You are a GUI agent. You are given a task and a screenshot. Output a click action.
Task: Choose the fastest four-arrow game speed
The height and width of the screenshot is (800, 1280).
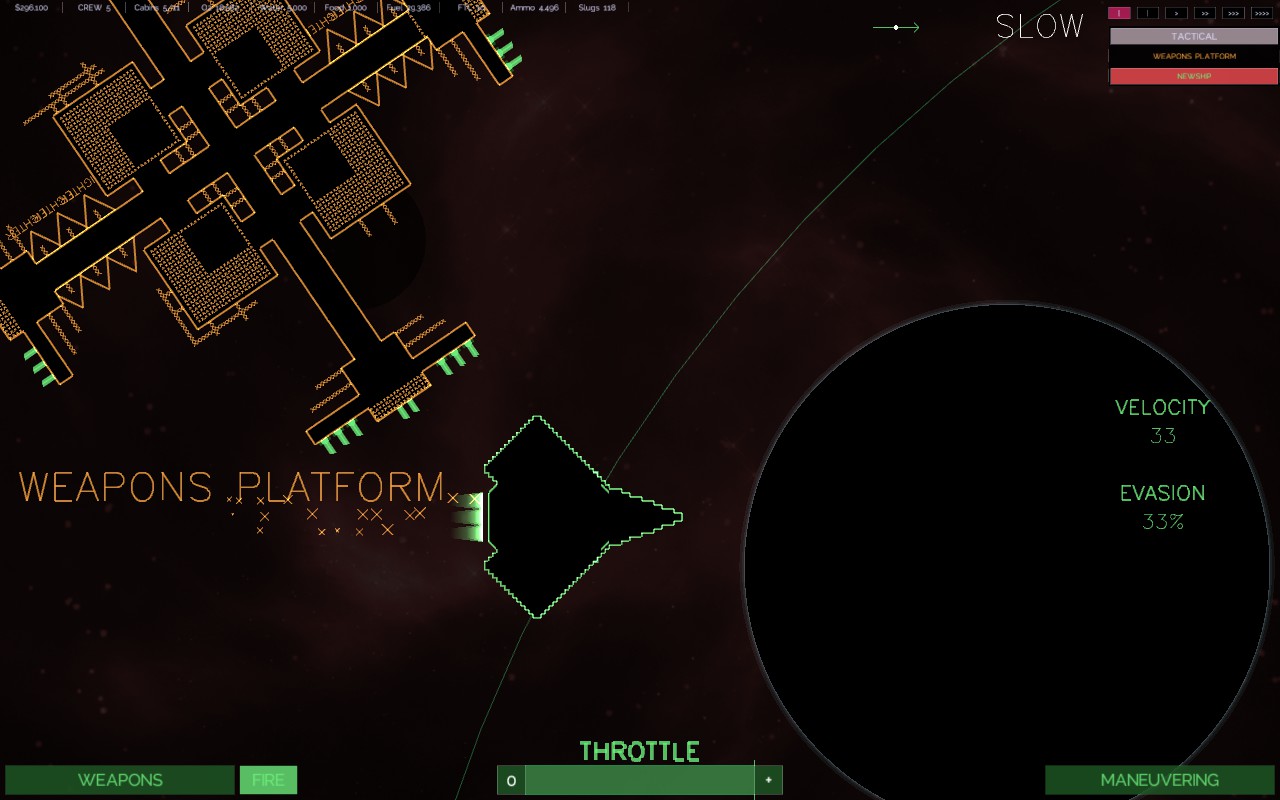1262,13
